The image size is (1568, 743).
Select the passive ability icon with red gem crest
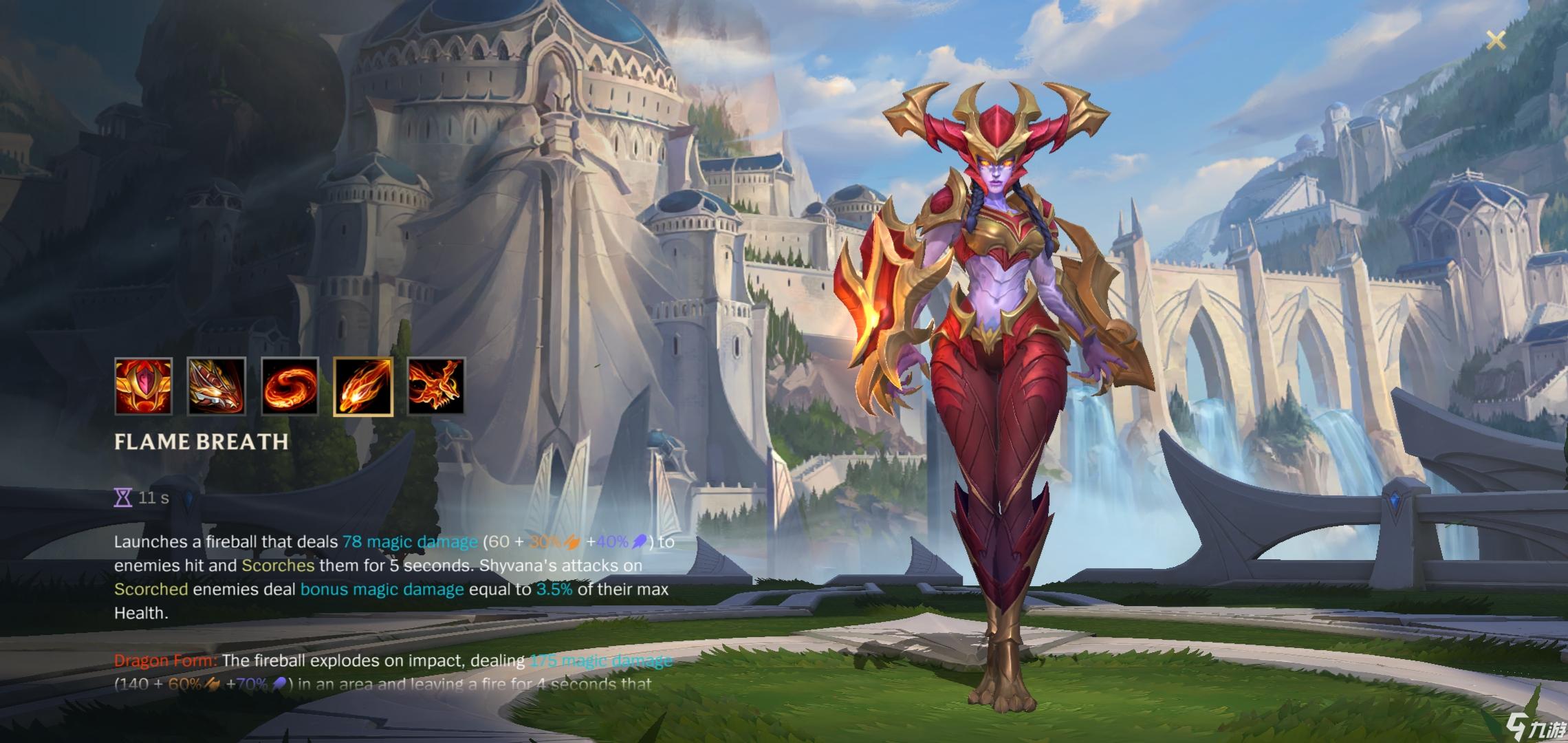143,386
